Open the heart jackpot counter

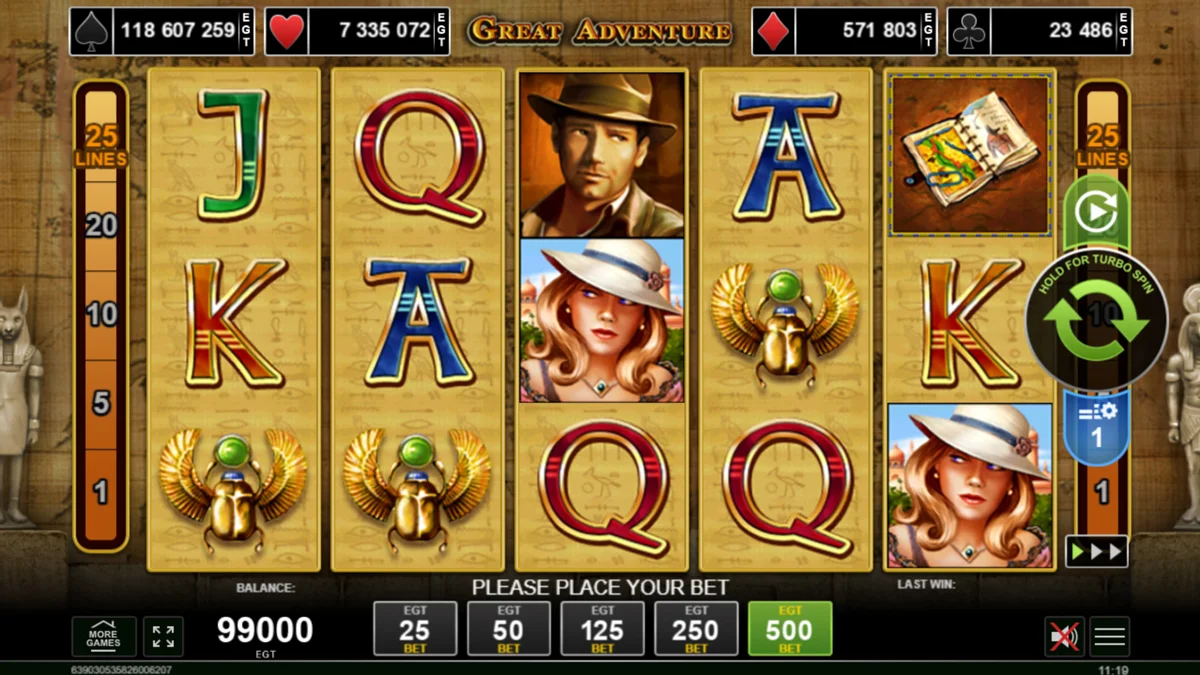[x=357, y=31]
